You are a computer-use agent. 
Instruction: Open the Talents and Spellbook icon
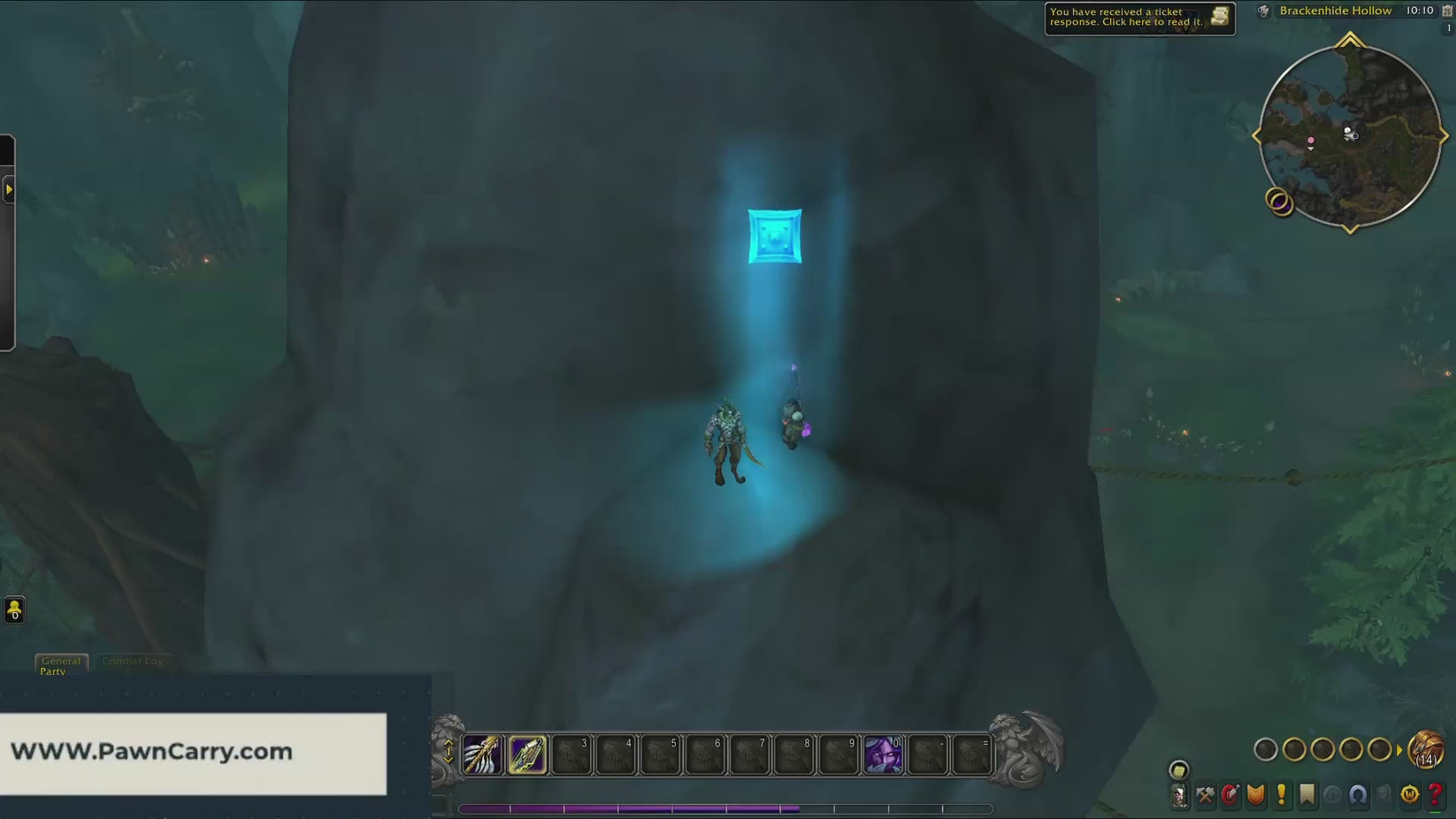tap(1230, 794)
